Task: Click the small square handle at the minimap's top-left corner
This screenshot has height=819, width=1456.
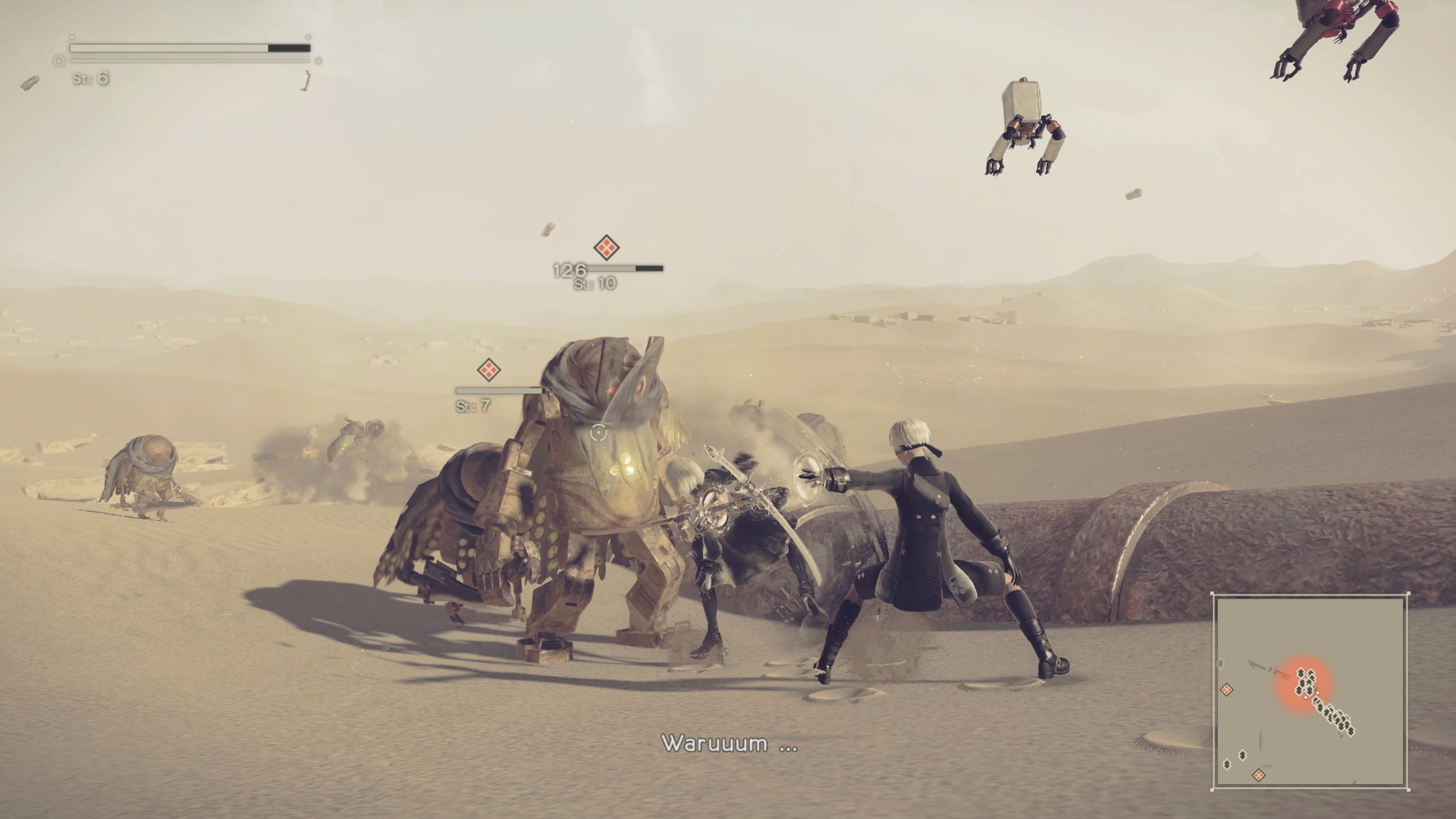Action: (1212, 593)
